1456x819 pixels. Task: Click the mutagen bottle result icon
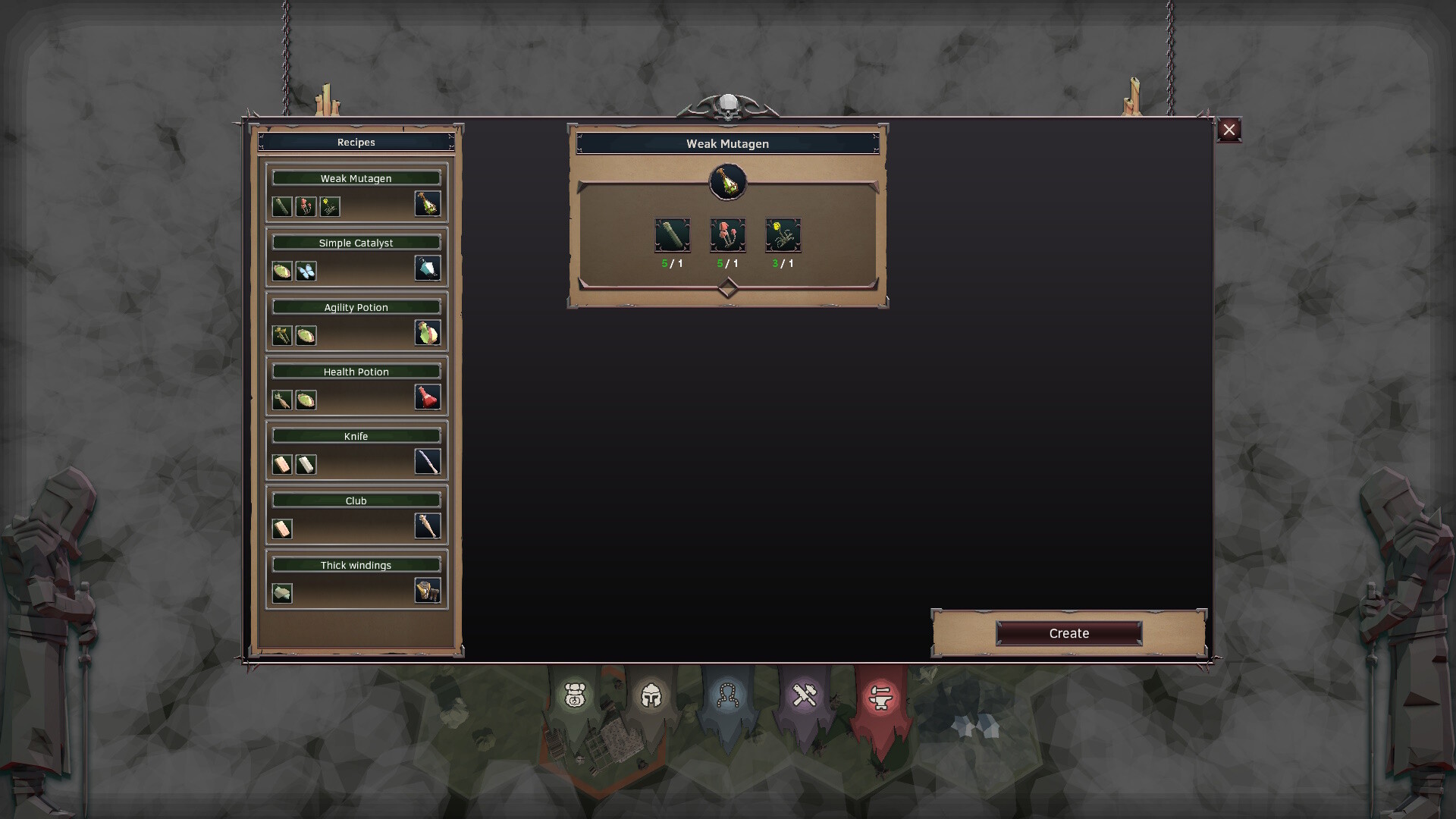point(728,183)
